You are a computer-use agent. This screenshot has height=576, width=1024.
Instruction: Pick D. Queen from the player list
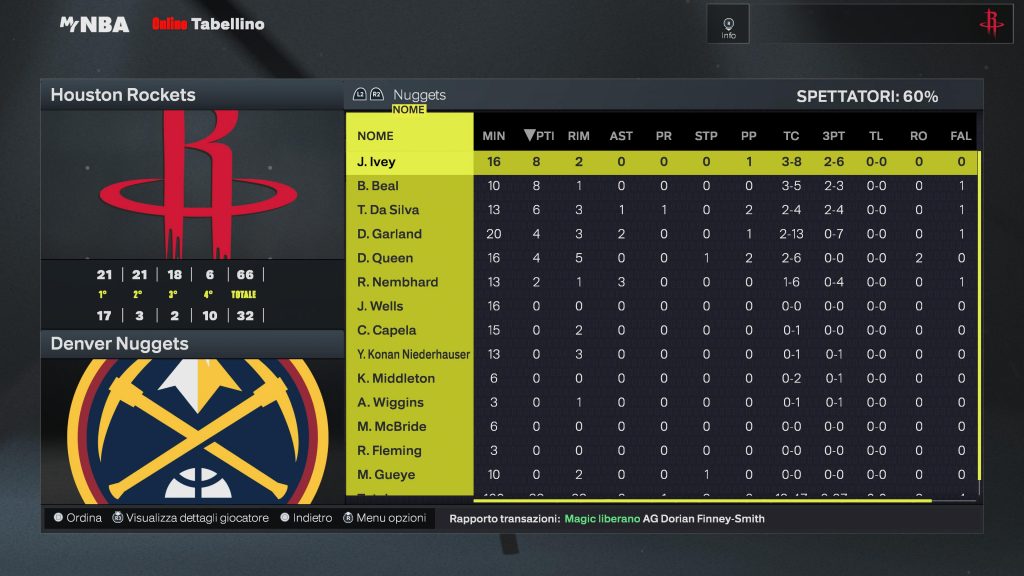(385, 258)
